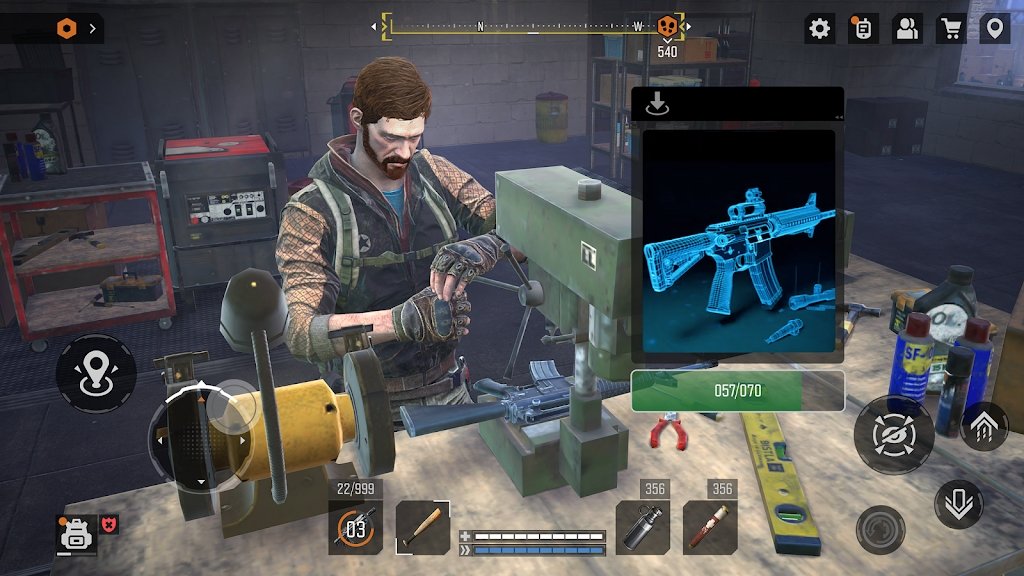Show the friends list icon
Viewport: 1024px width, 576px height.
point(907,28)
